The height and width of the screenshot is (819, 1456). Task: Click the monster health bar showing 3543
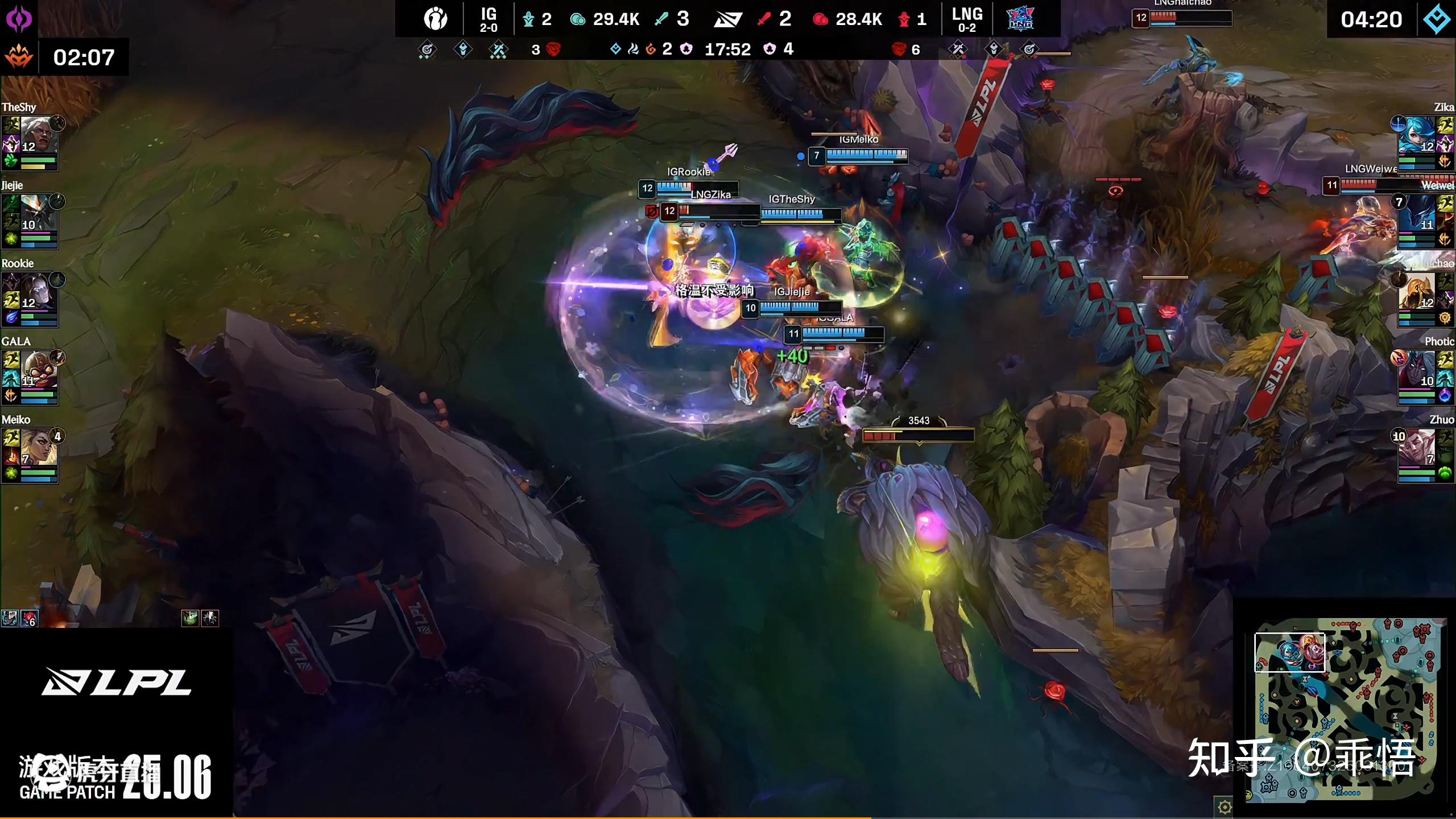[920, 433]
